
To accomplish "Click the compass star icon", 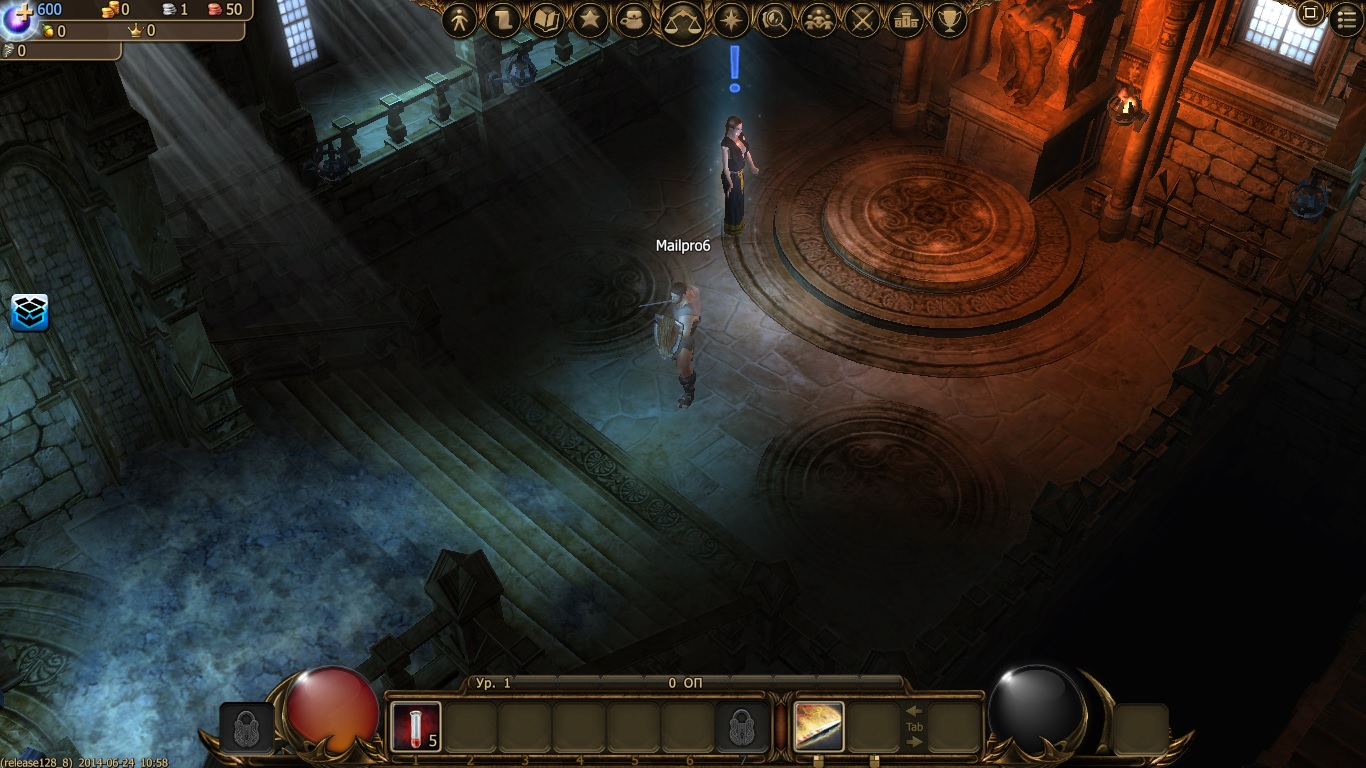I will tap(732, 20).
